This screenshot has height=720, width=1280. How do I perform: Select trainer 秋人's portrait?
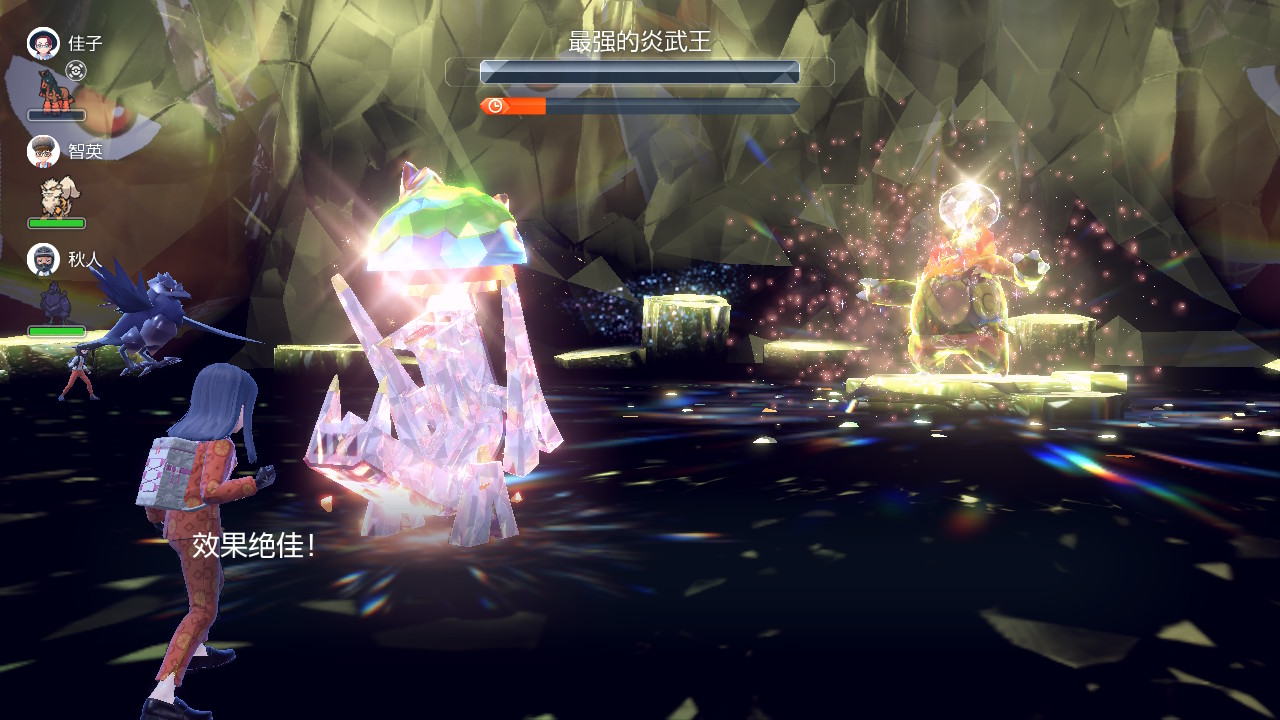[43, 259]
